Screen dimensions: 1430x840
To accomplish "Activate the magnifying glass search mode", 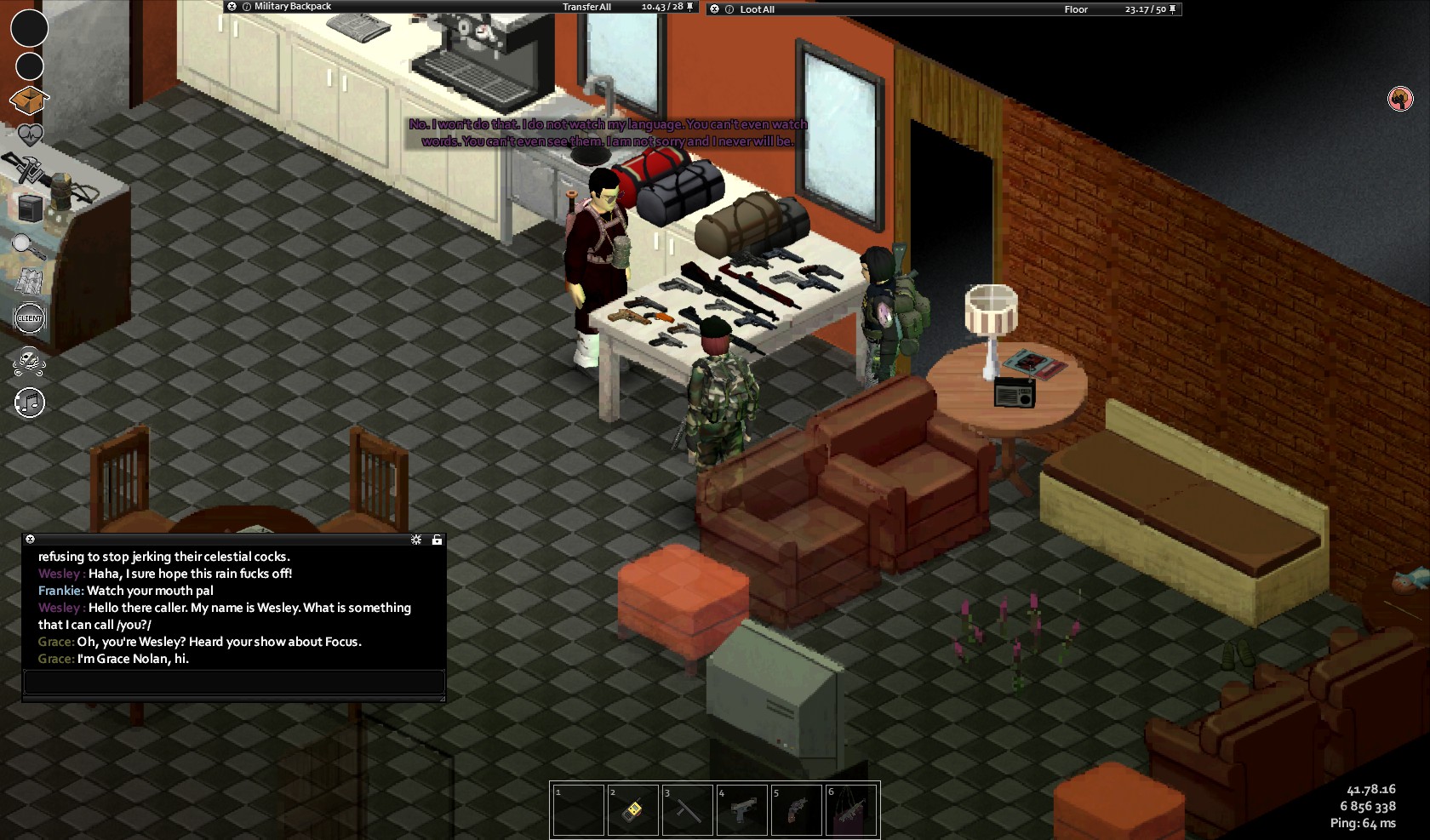I will tap(28, 246).
